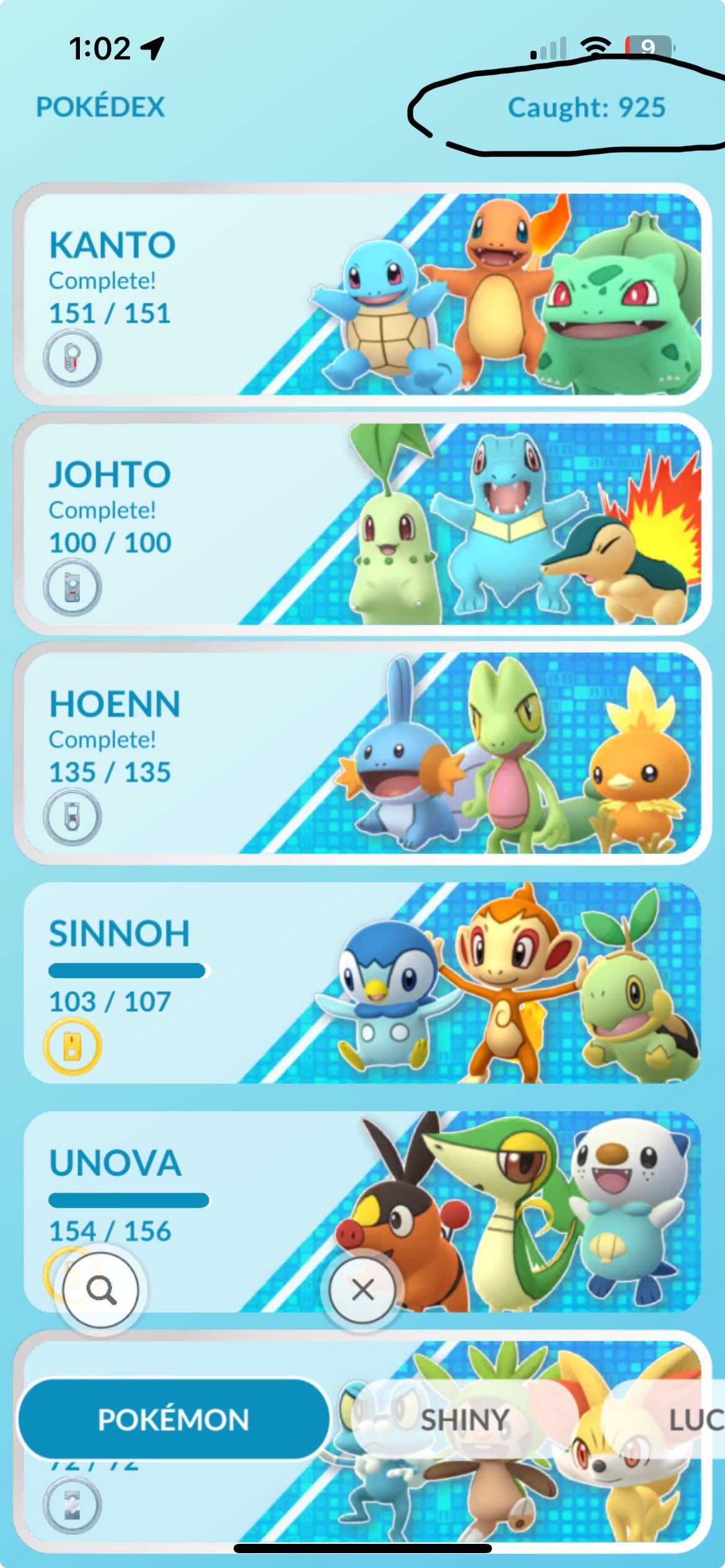Open the Johto region Pokédex

point(362,523)
